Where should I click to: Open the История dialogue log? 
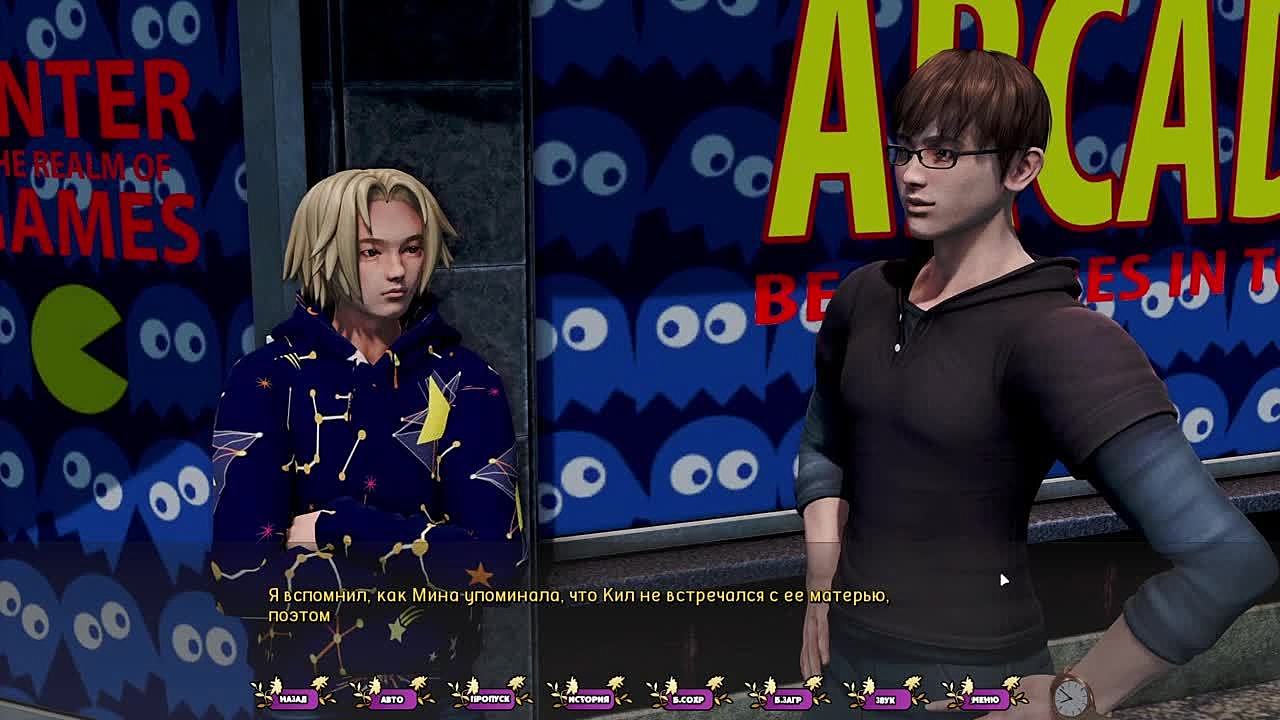(589, 698)
